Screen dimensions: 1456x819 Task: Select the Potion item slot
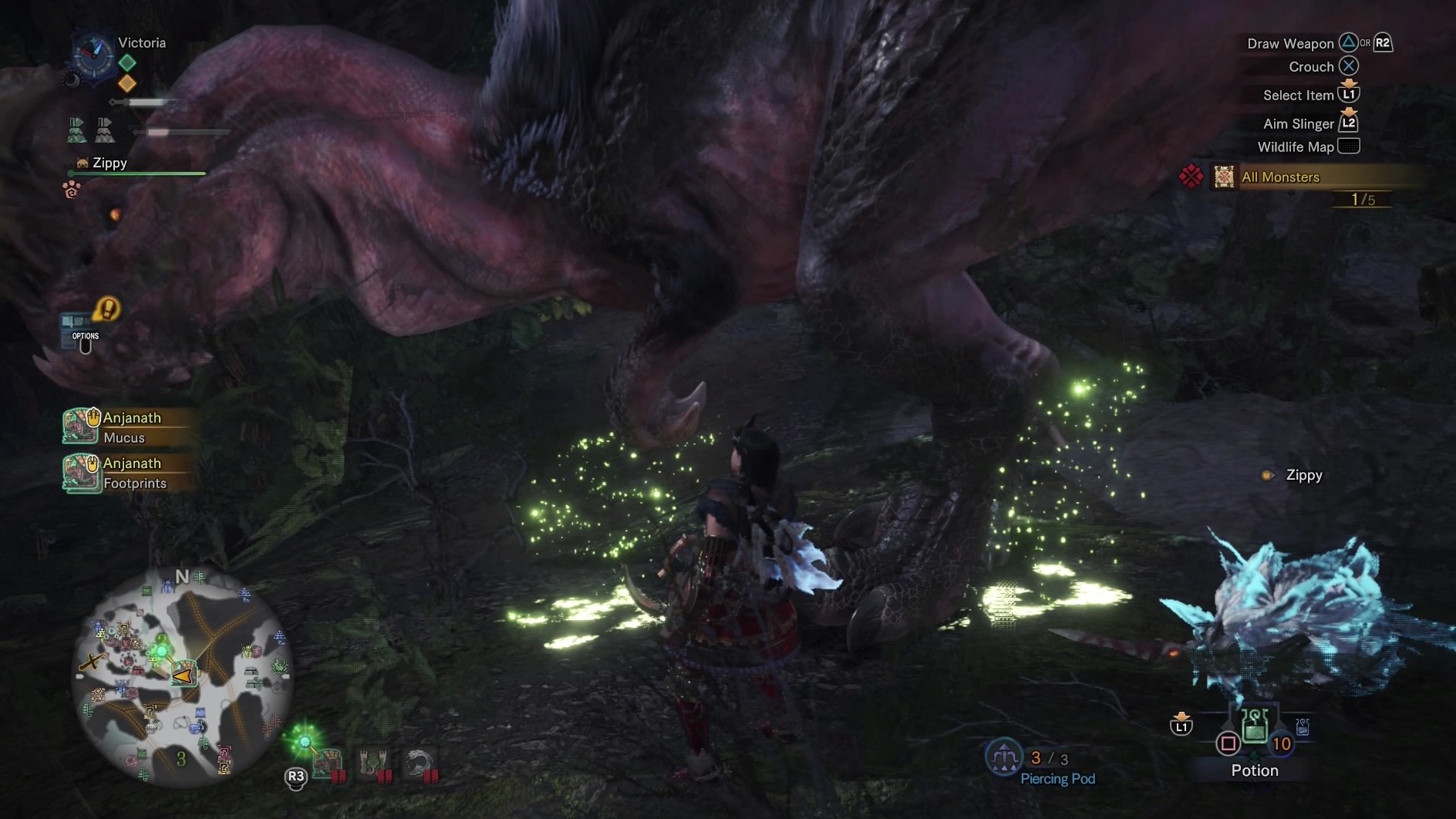(1255, 726)
